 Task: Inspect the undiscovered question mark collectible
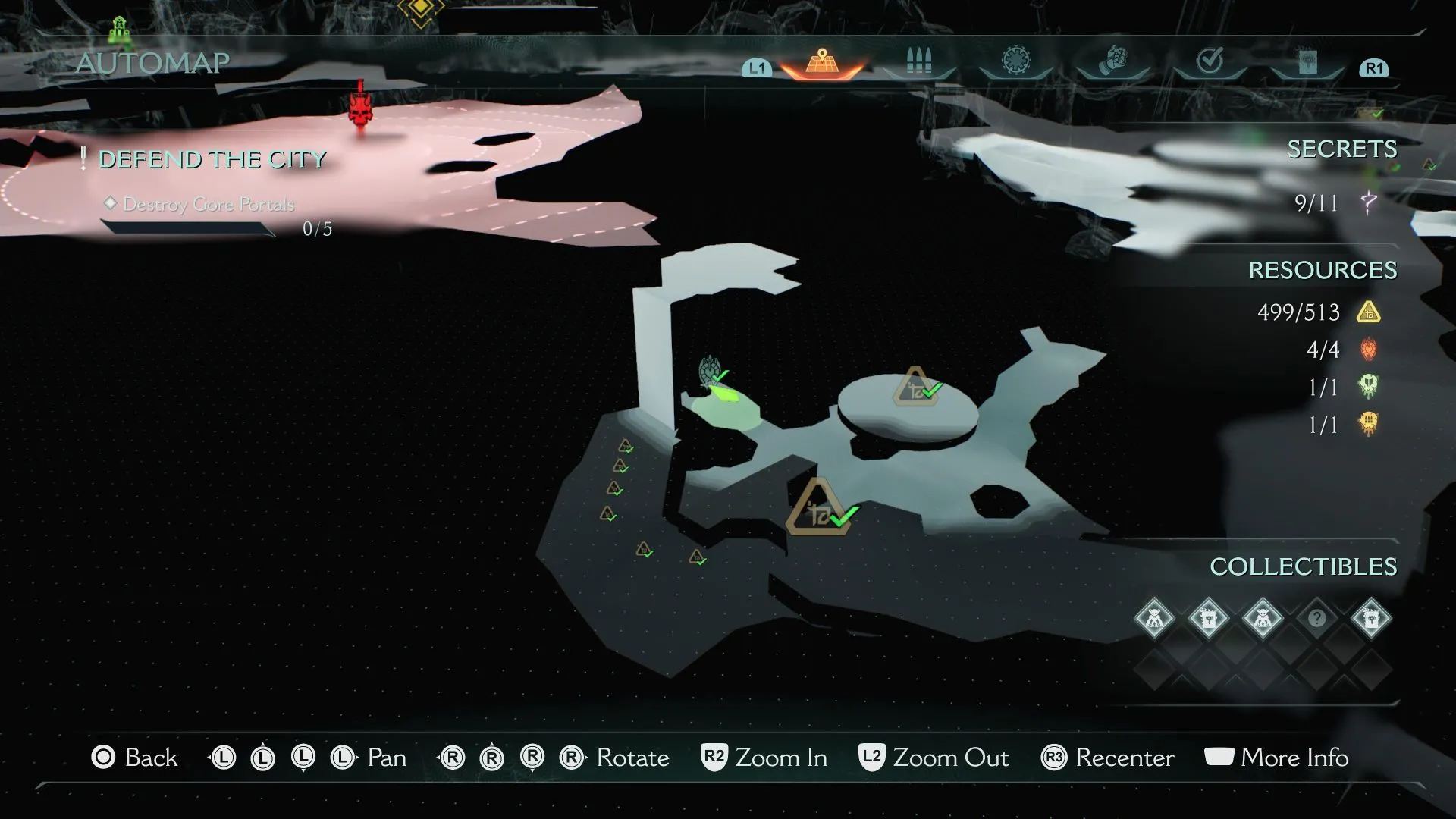pyautogui.click(x=1316, y=618)
